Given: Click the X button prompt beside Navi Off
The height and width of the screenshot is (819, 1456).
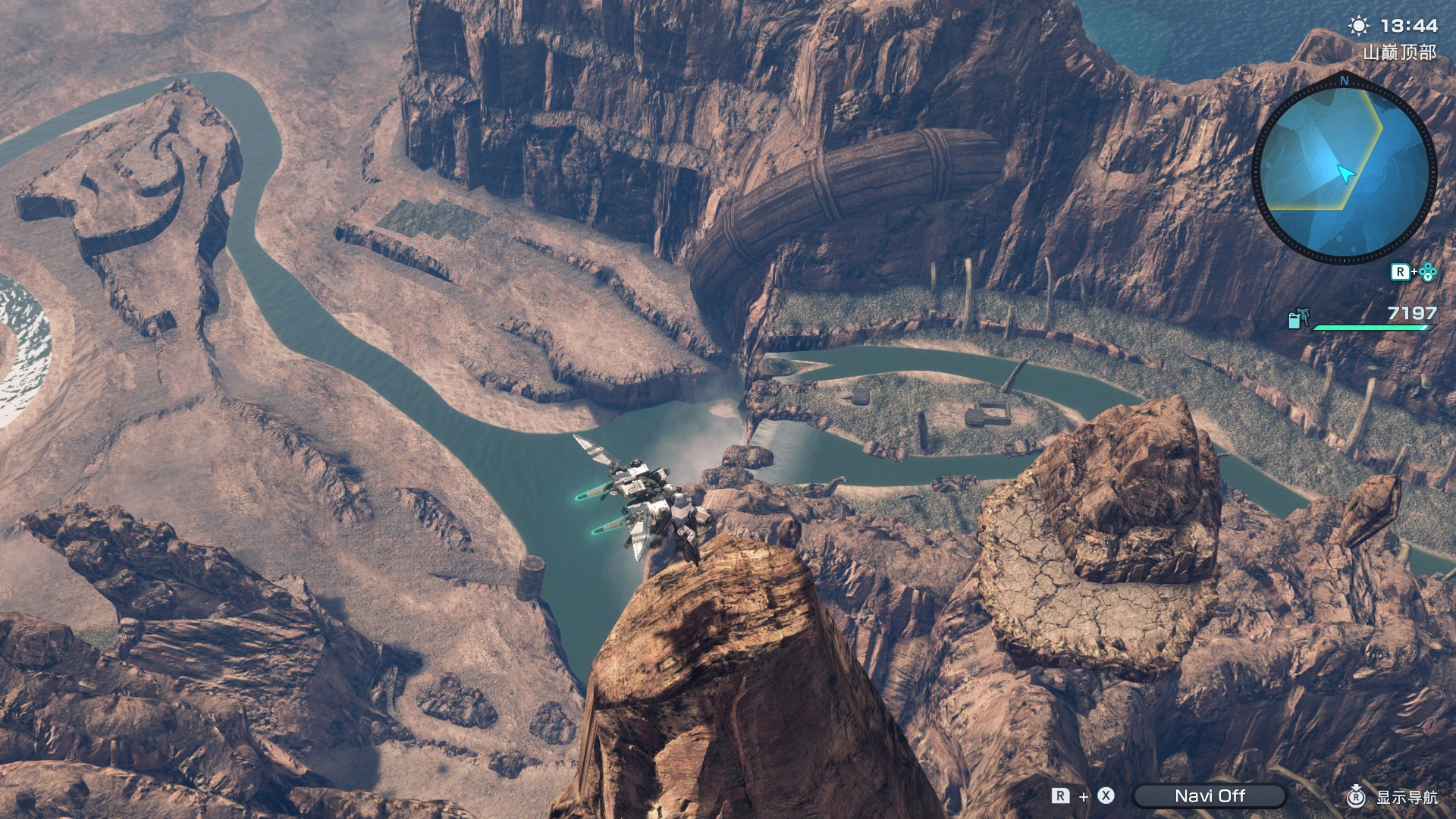Looking at the screenshot, I should coord(1105,795).
